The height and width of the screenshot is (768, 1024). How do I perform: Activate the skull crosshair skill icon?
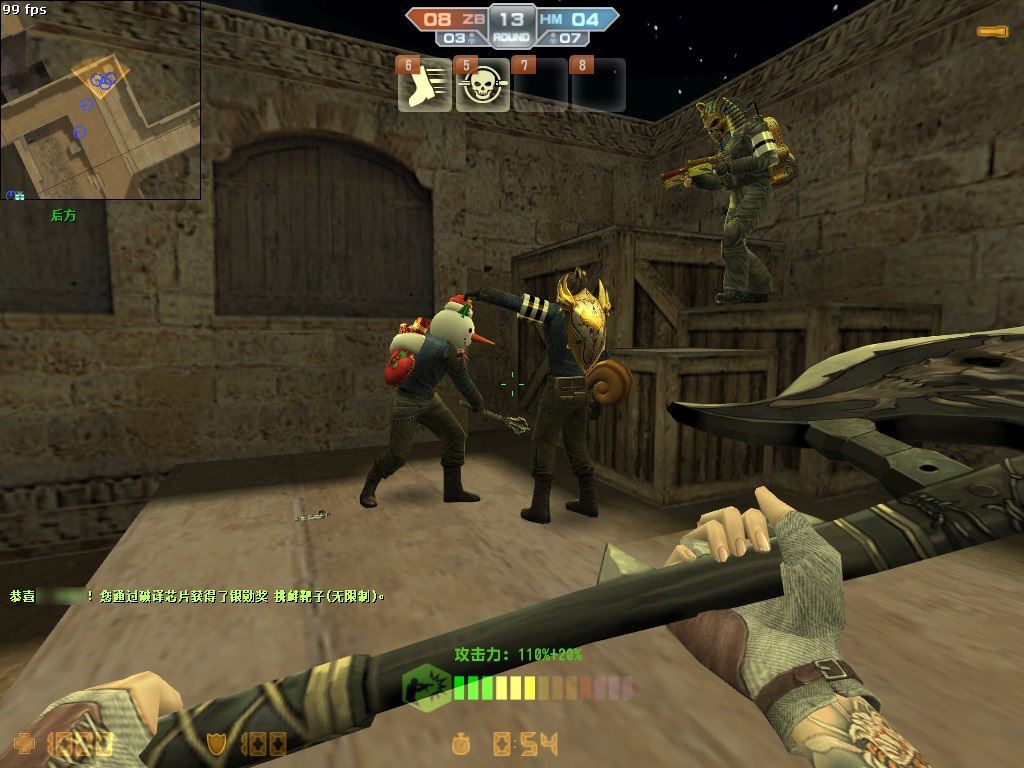tap(483, 86)
